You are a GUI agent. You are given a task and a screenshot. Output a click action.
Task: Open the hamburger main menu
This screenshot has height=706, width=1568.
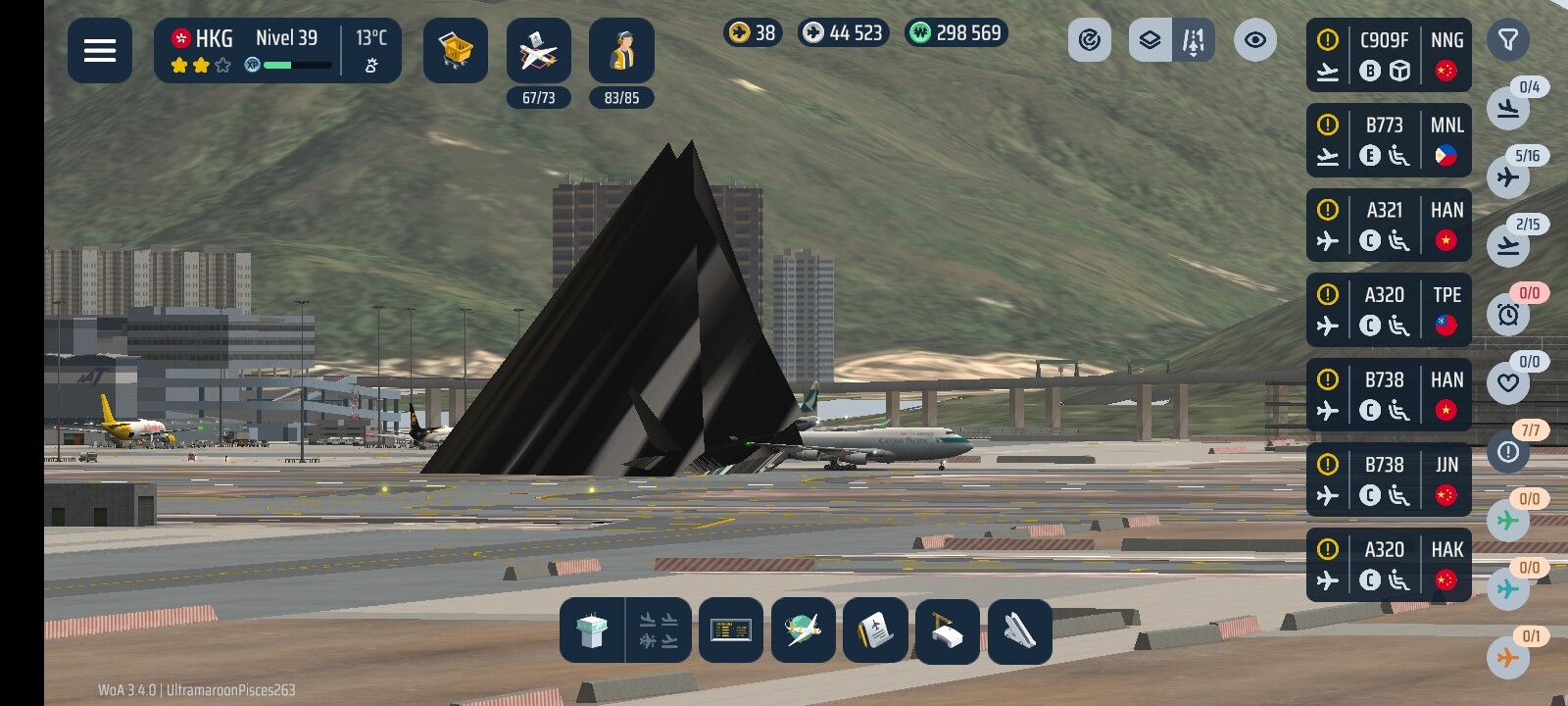point(100,50)
